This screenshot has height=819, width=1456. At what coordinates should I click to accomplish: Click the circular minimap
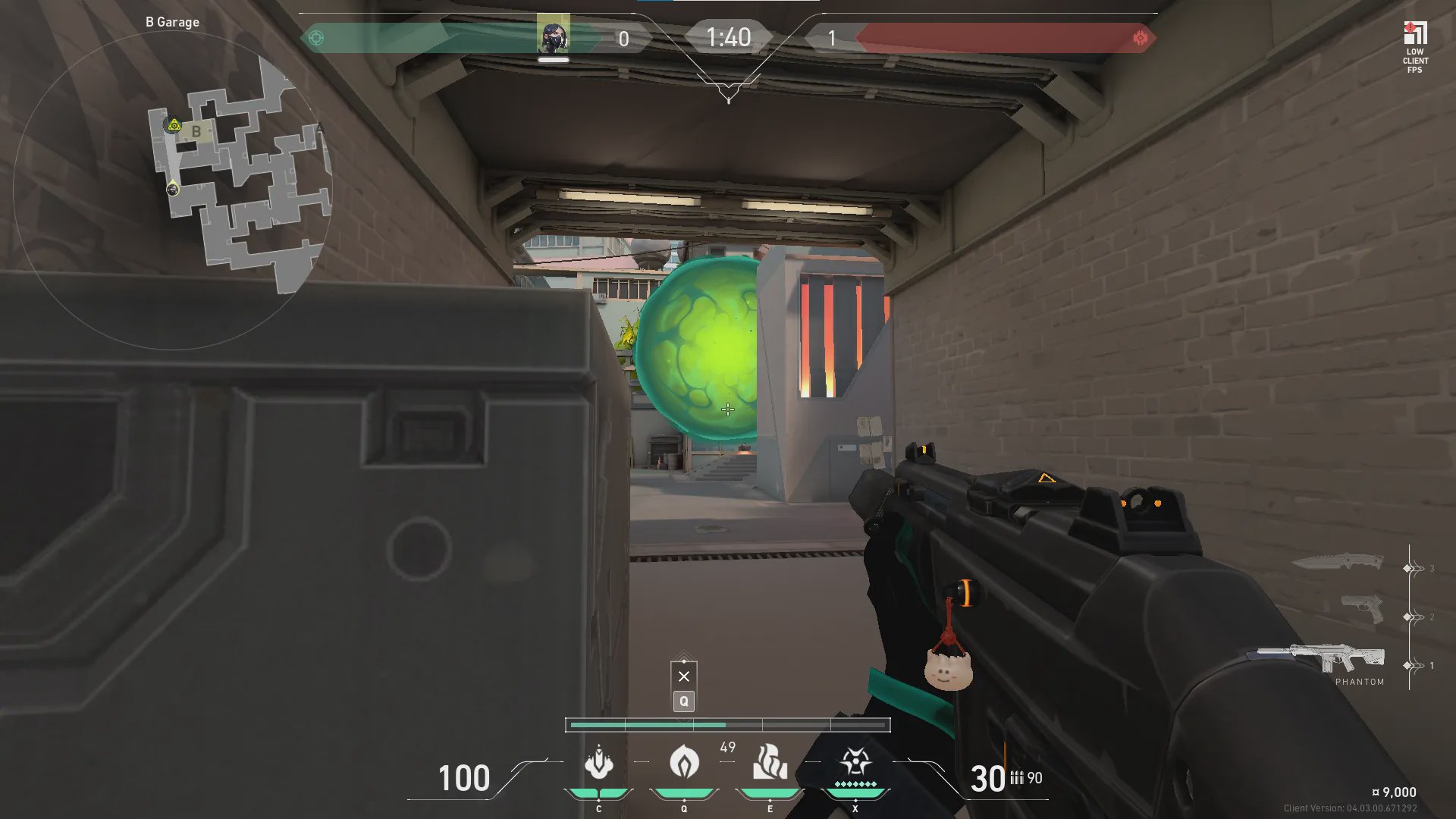[x=173, y=190]
